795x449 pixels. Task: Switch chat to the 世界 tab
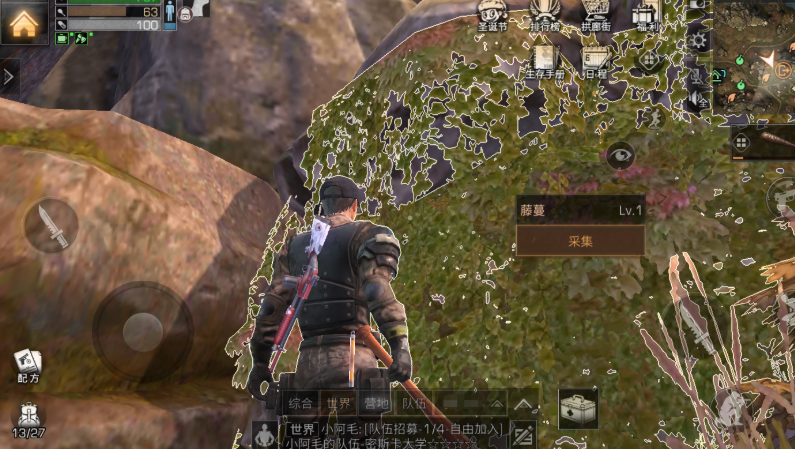pyautogui.click(x=340, y=404)
